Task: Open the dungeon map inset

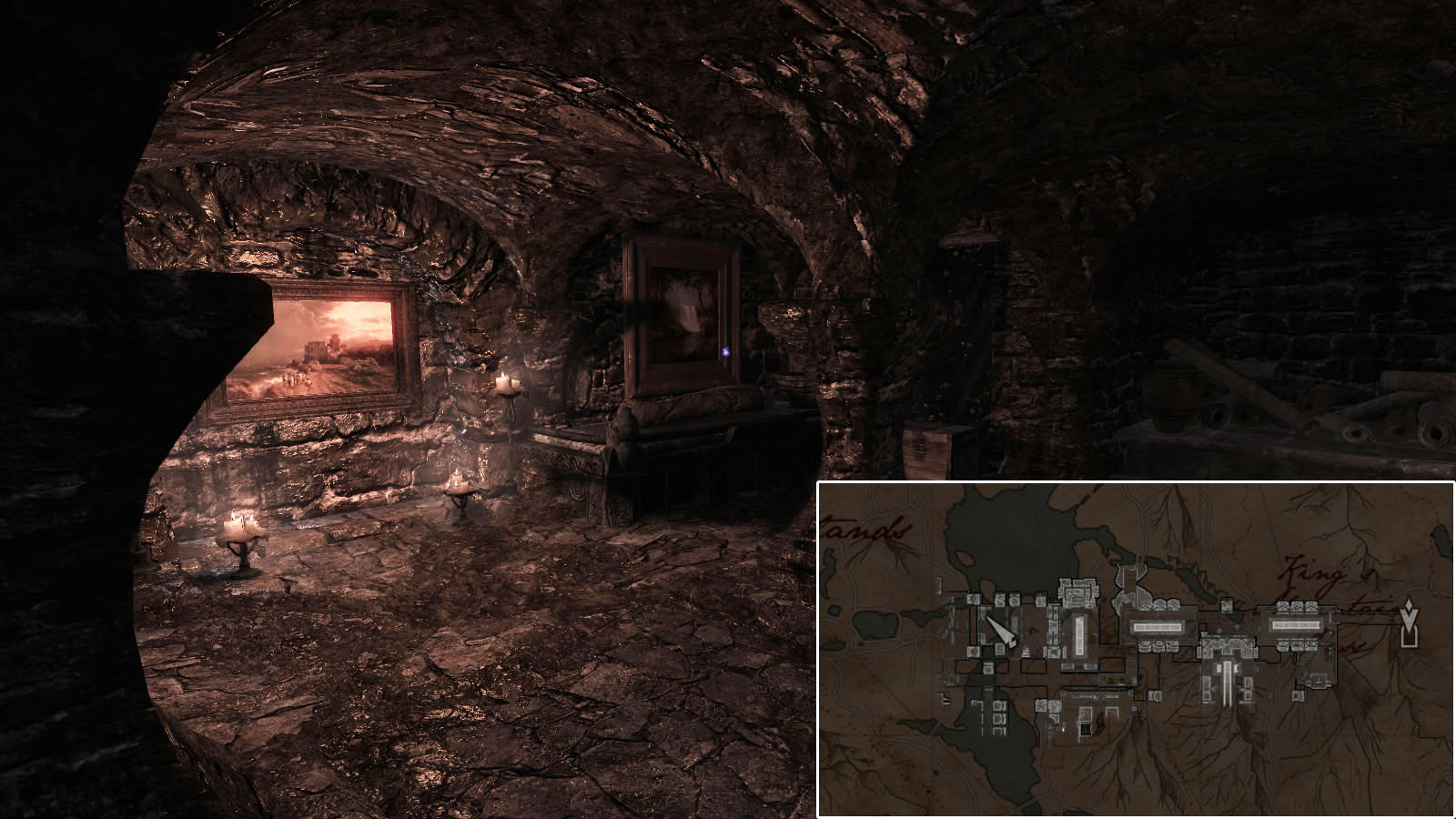Action: 1136,649
